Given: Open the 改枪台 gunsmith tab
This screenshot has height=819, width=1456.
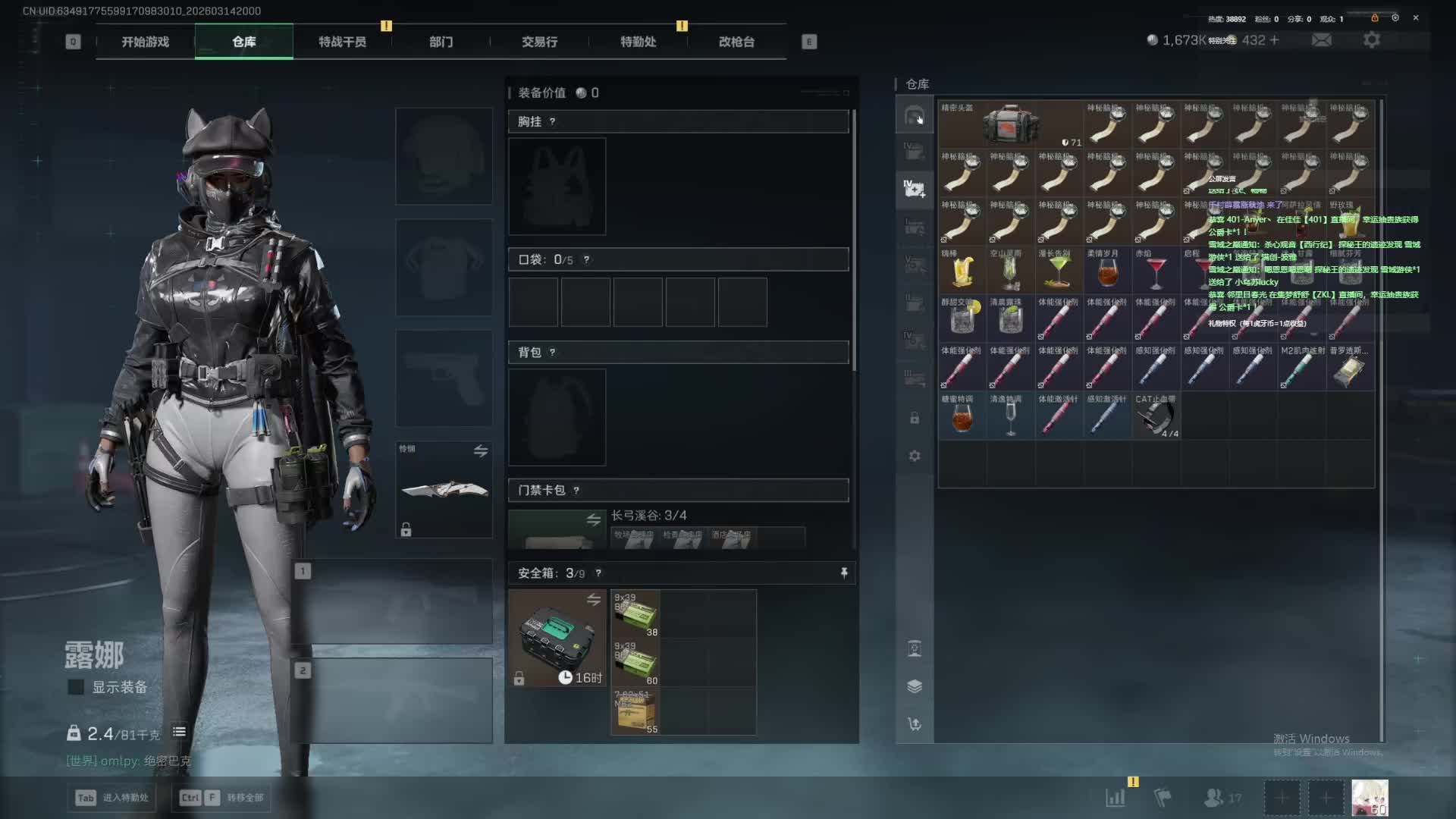Looking at the screenshot, I should (x=736, y=42).
